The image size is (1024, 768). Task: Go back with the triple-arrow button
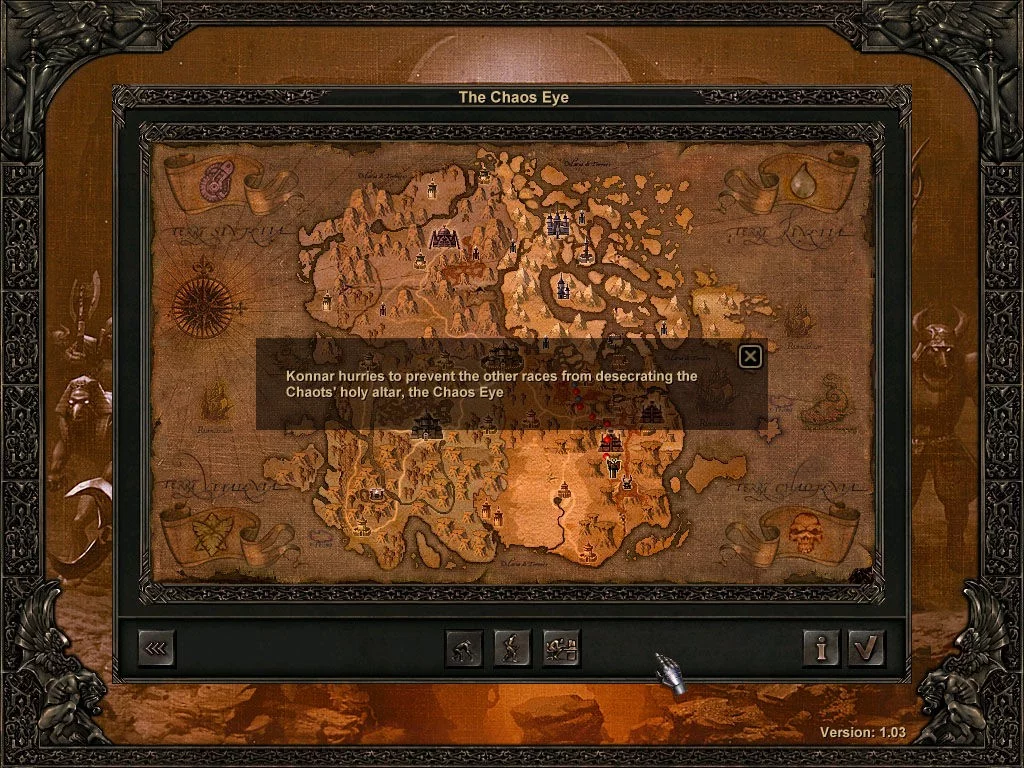[157, 648]
